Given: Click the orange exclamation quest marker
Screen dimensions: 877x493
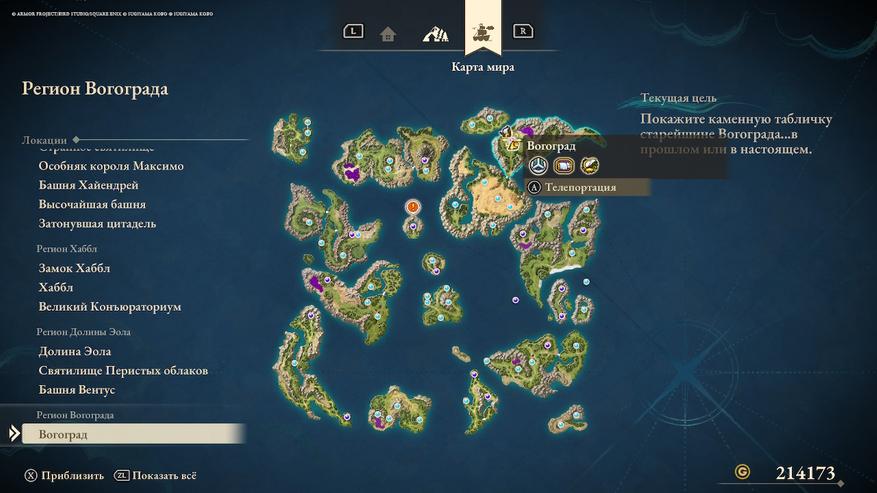Looking at the screenshot, I should pyautogui.click(x=412, y=206).
